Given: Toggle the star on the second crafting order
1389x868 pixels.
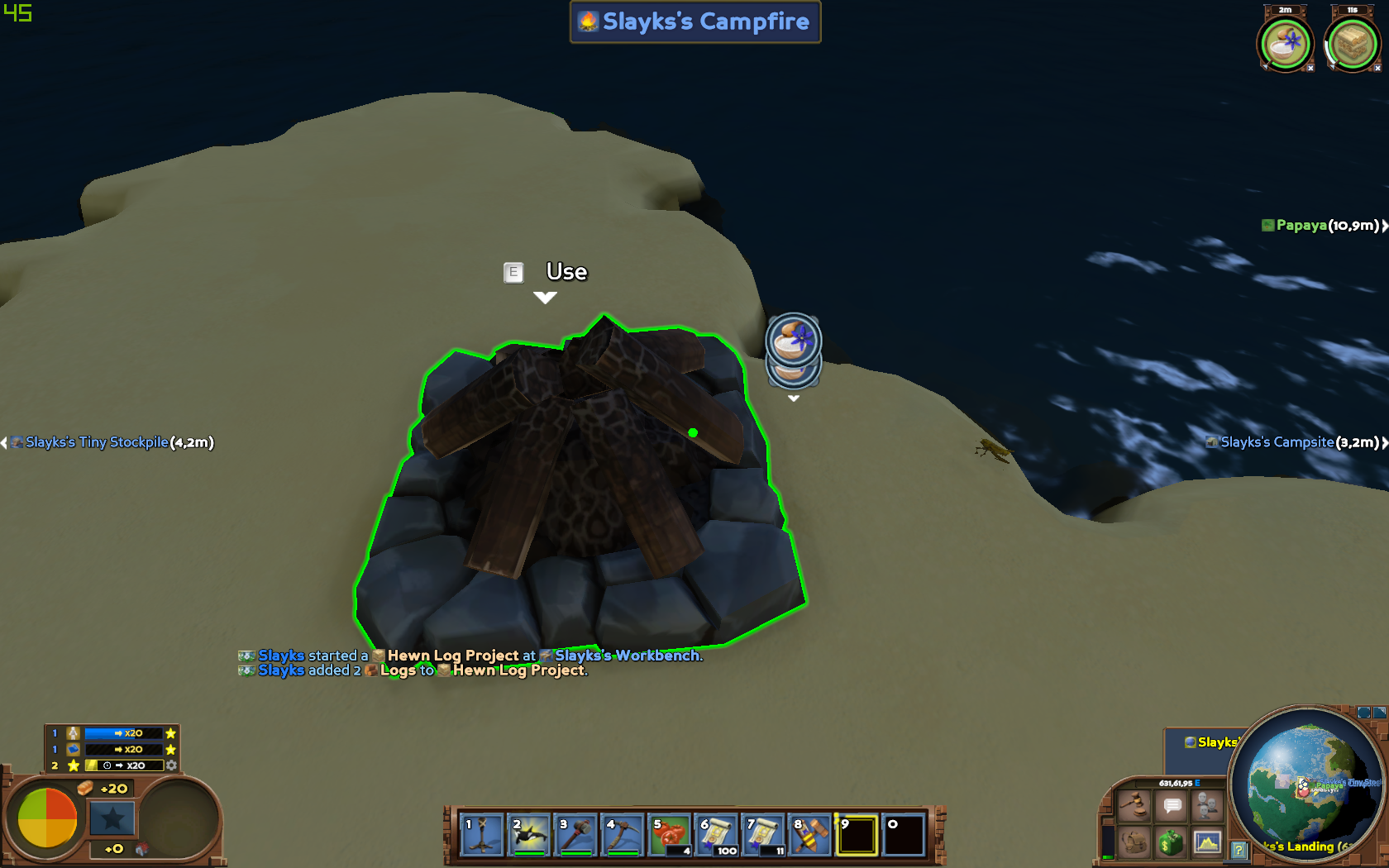Looking at the screenshot, I should click(170, 749).
